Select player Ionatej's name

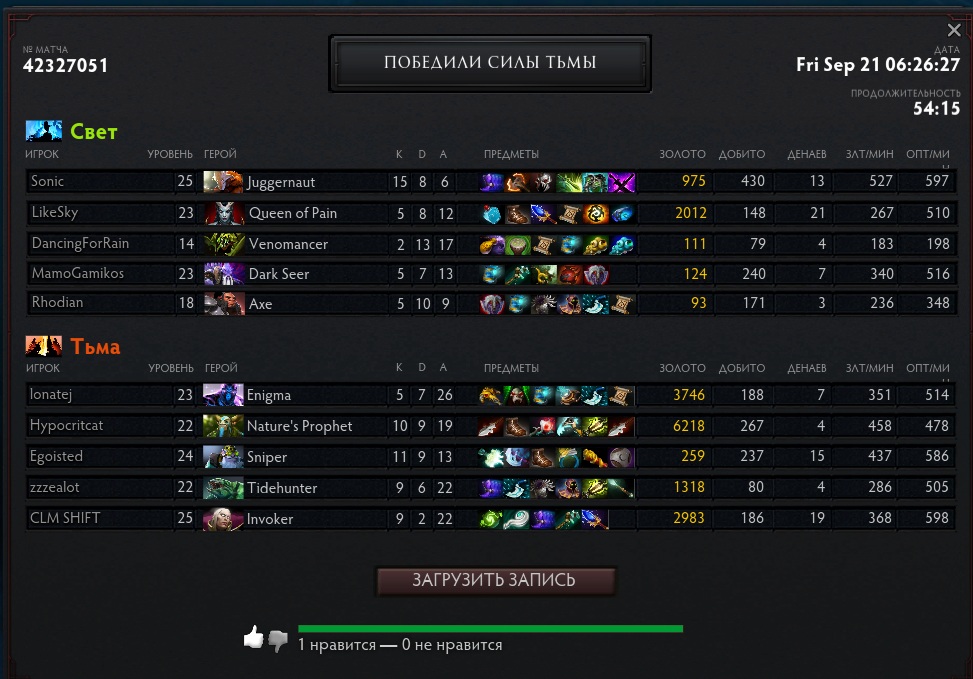[49, 395]
